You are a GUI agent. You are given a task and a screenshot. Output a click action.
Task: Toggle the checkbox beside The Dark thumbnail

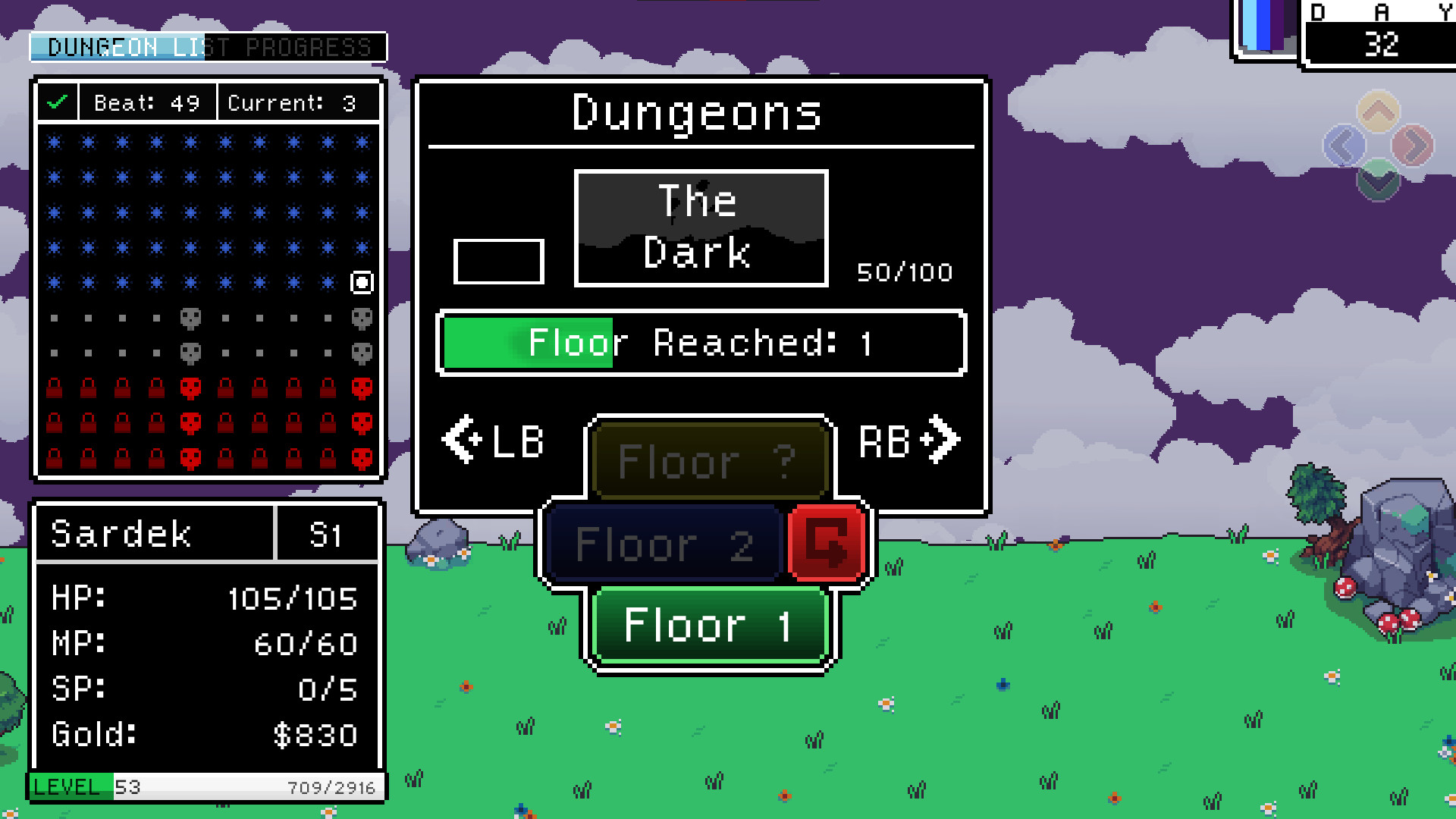[x=498, y=262]
